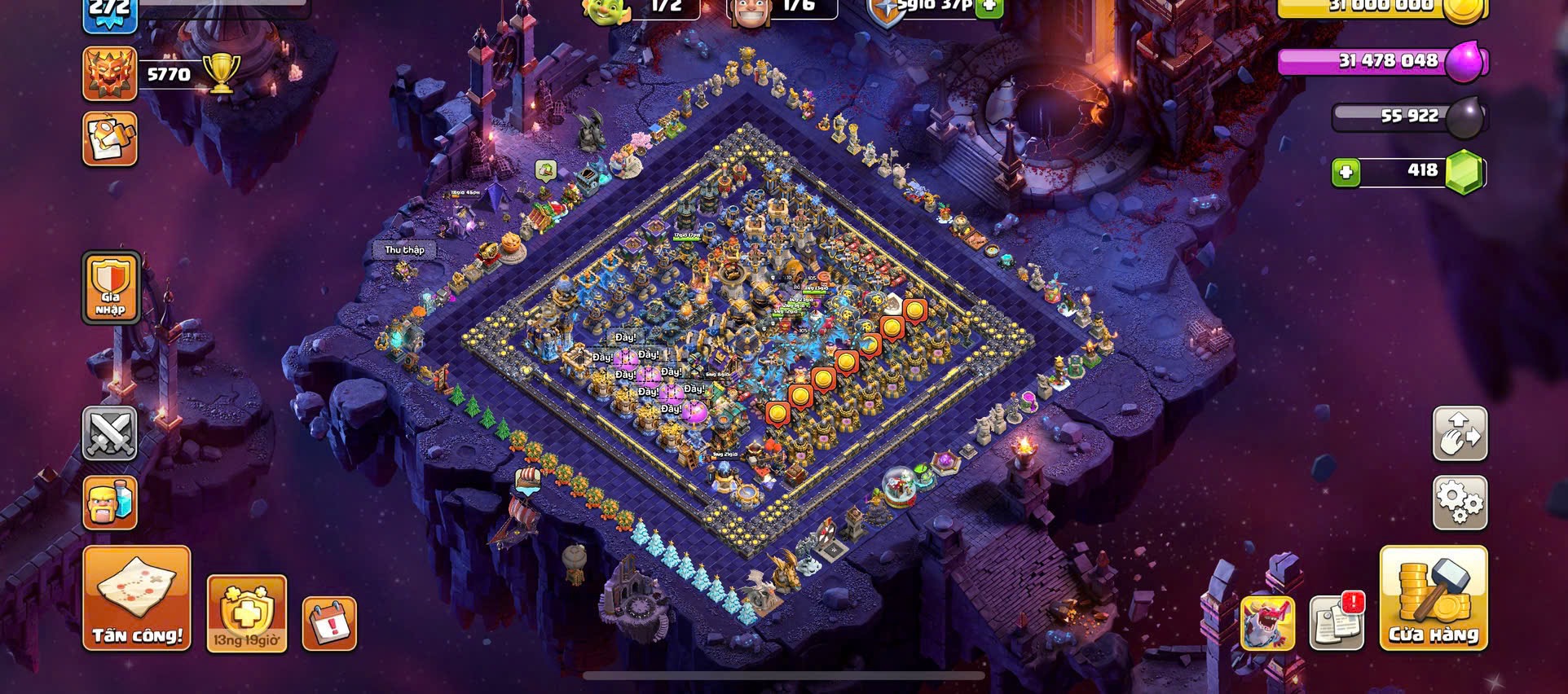Select the red league badge beside trophies
The width and height of the screenshot is (1568, 694).
tap(110, 74)
